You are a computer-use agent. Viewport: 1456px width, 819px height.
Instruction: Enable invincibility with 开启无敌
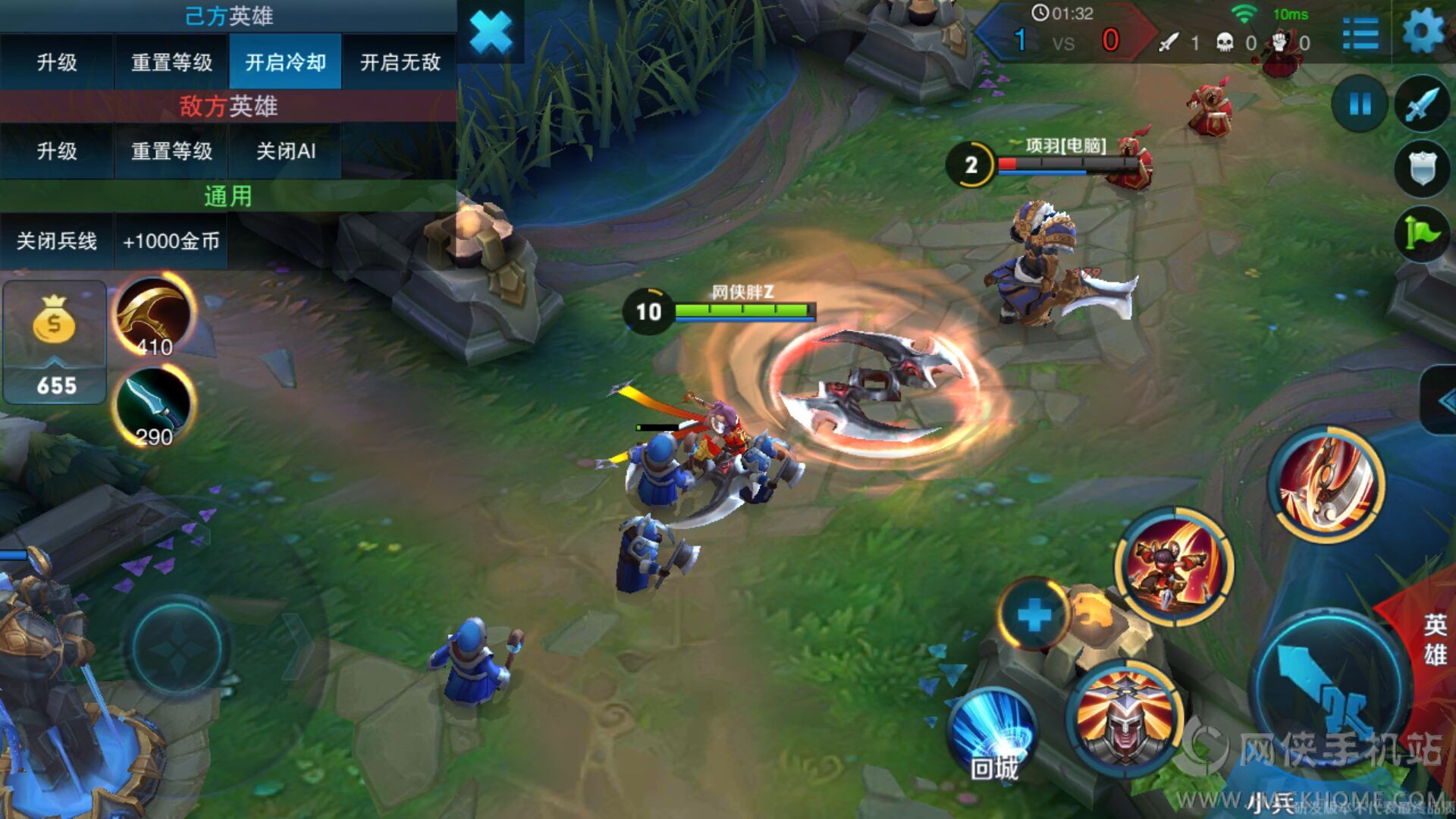(x=400, y=62)
